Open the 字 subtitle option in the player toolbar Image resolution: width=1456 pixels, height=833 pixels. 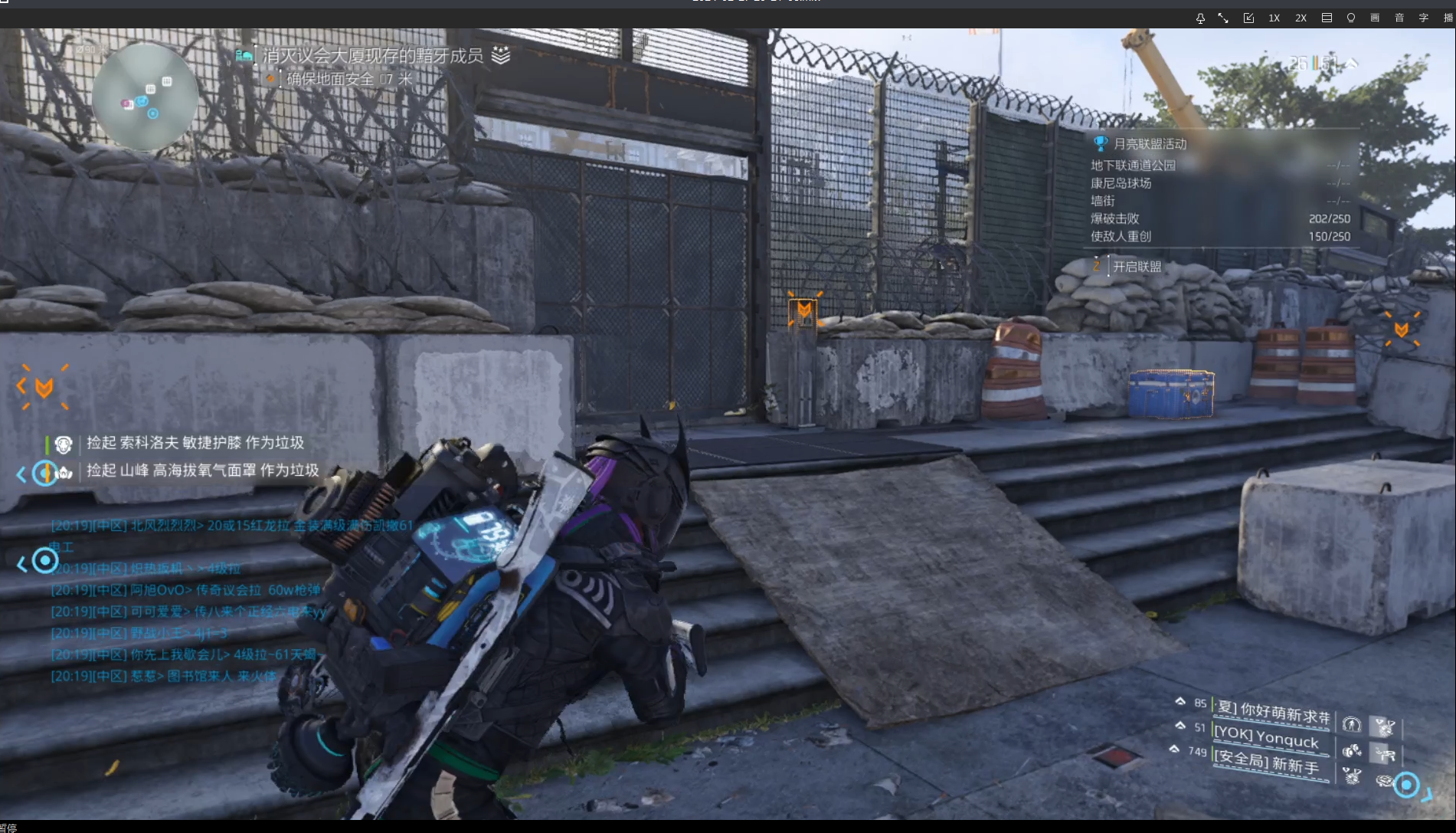(x=1424, y=18)
